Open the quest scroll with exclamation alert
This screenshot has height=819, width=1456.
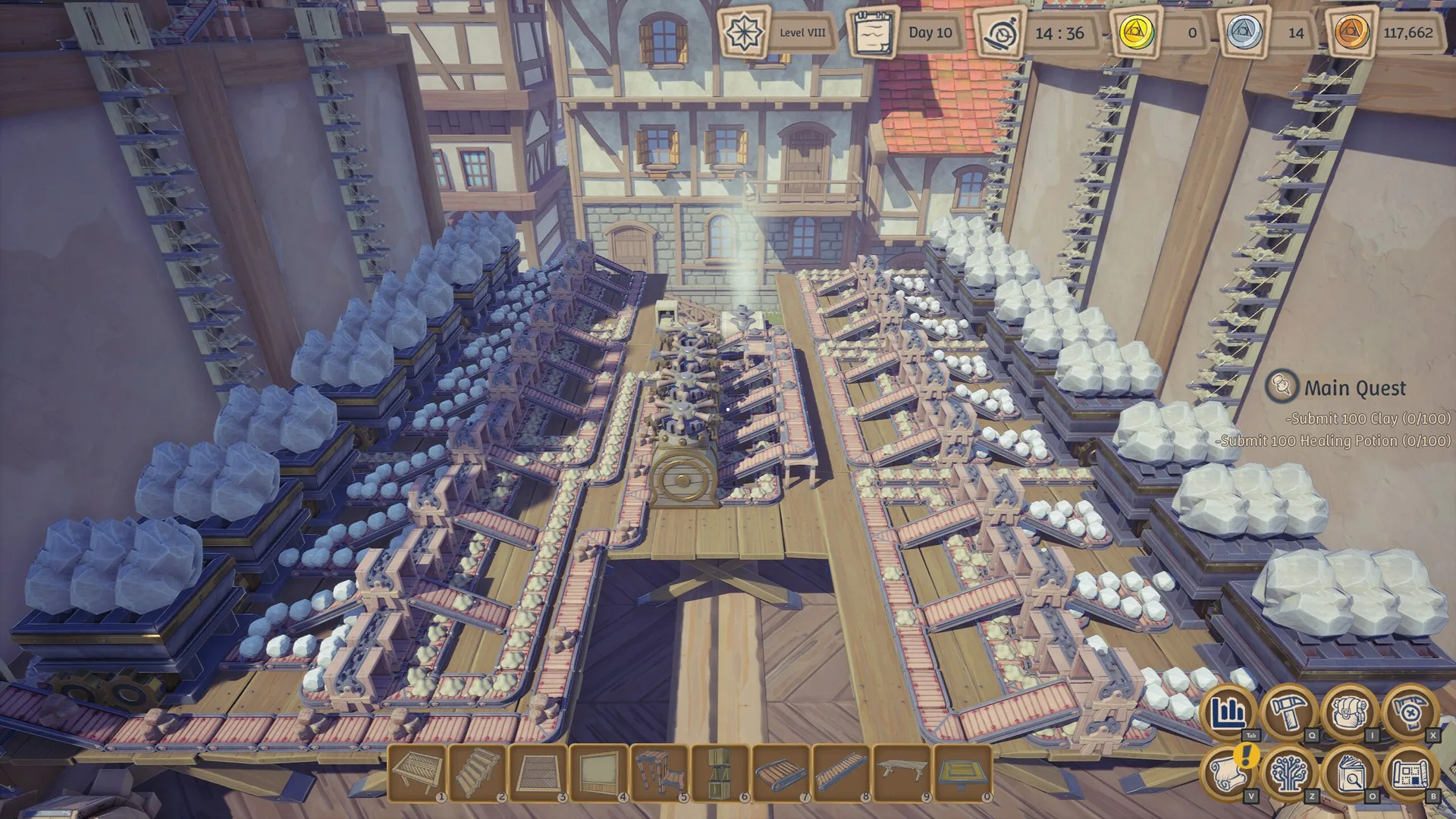coord(1228,773)
